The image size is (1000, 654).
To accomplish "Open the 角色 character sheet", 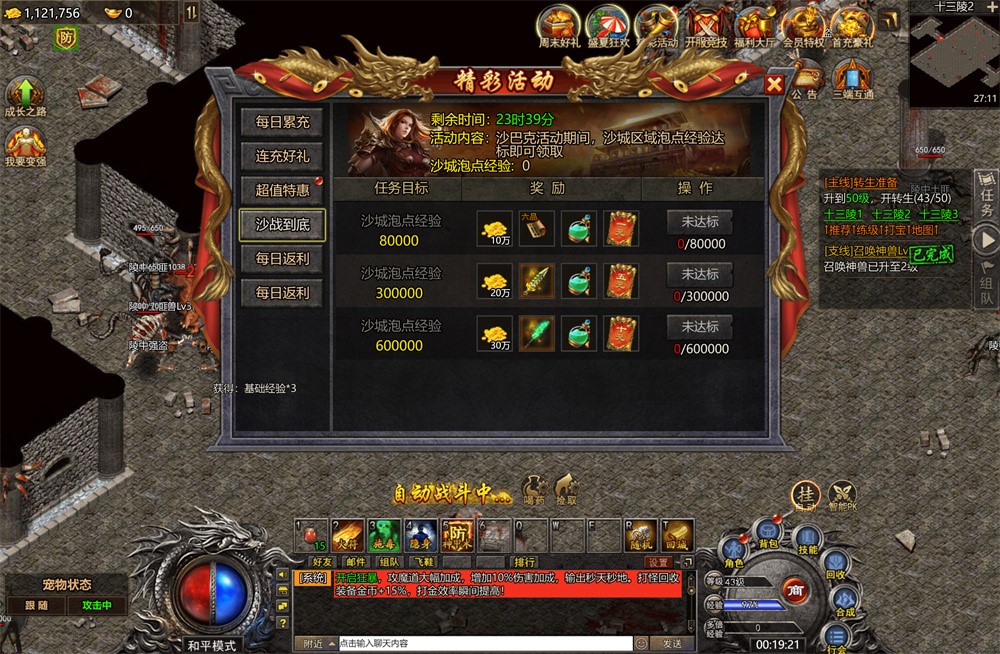I will [x=735, y=551].
